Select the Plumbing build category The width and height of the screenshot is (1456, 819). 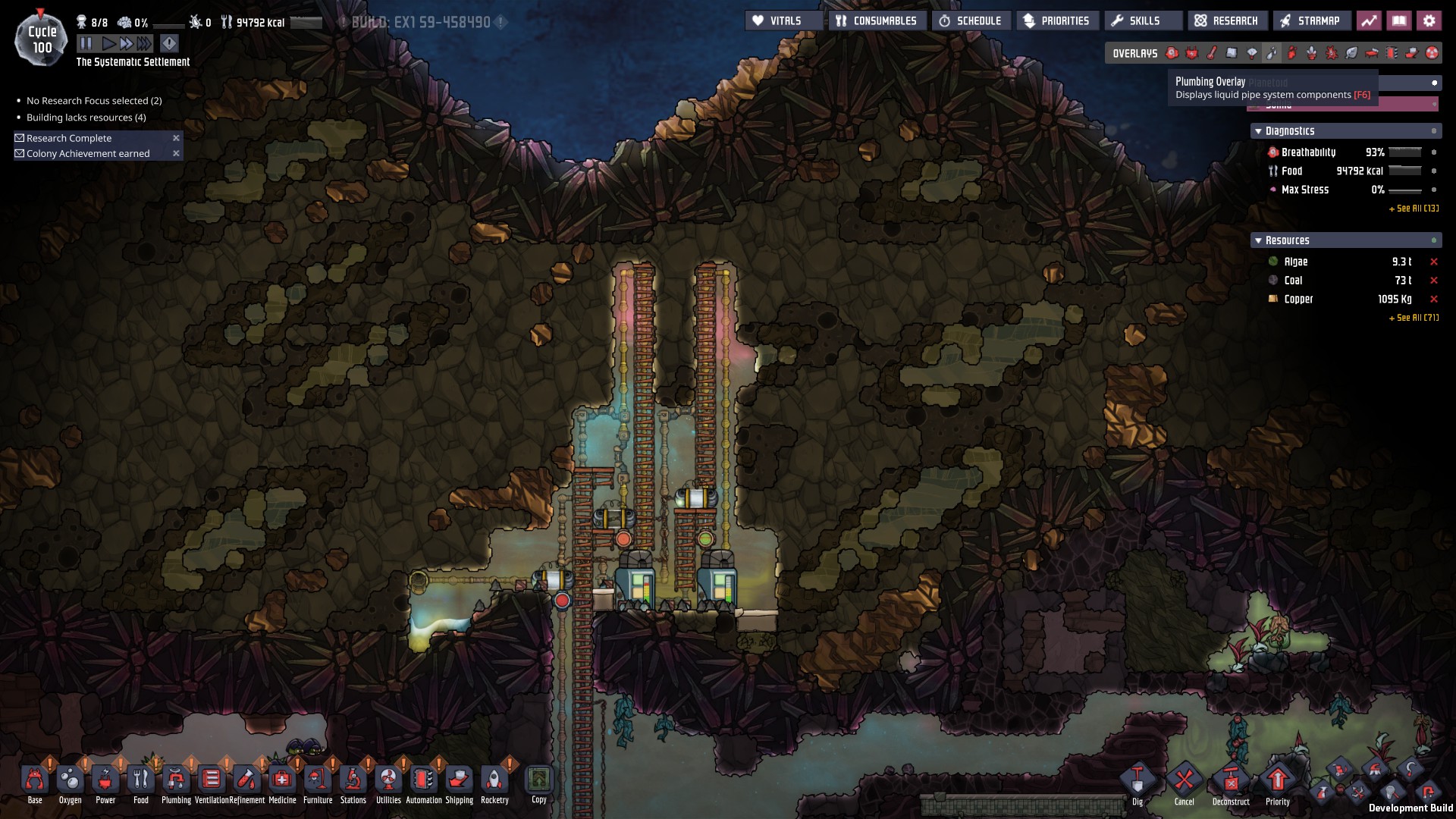[176, 781]
